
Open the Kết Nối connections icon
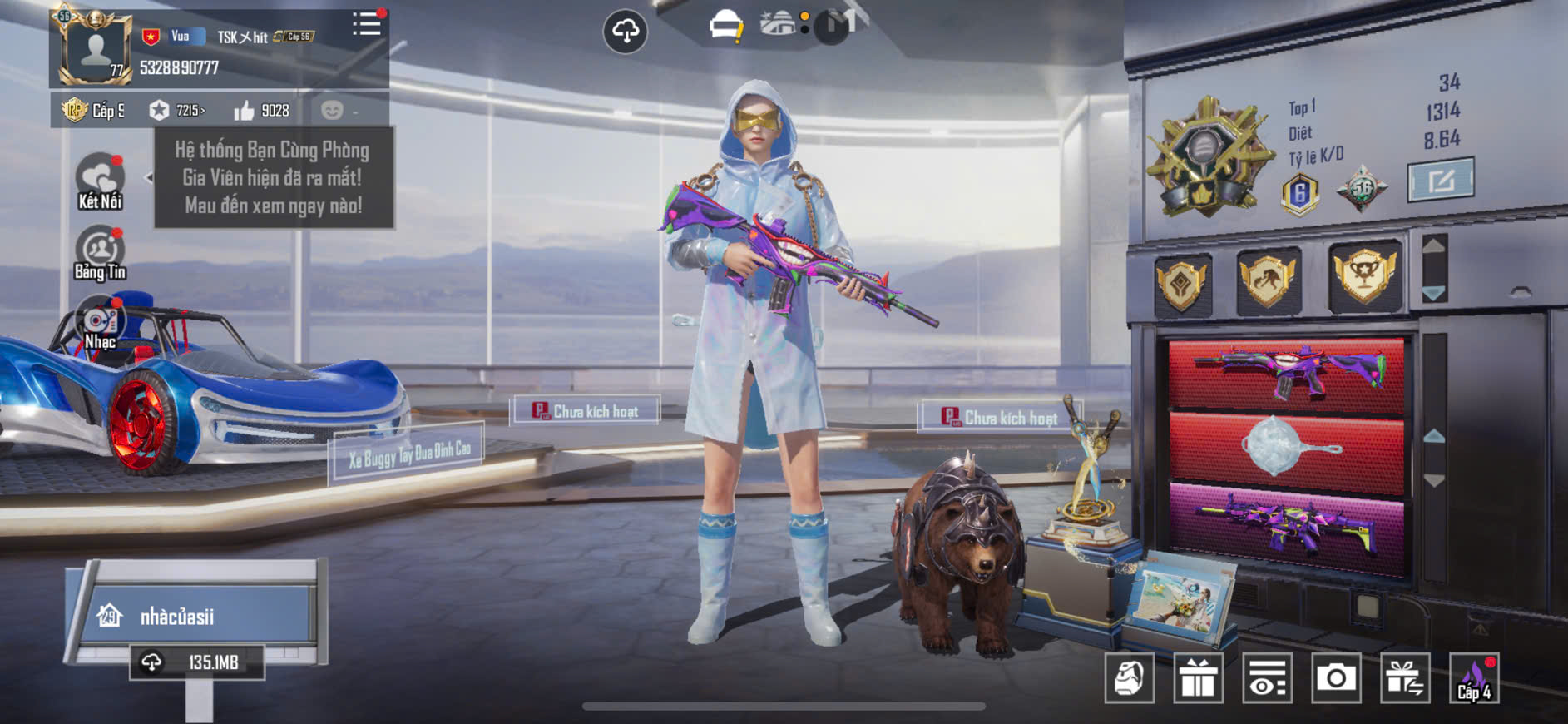click(100, 181)
